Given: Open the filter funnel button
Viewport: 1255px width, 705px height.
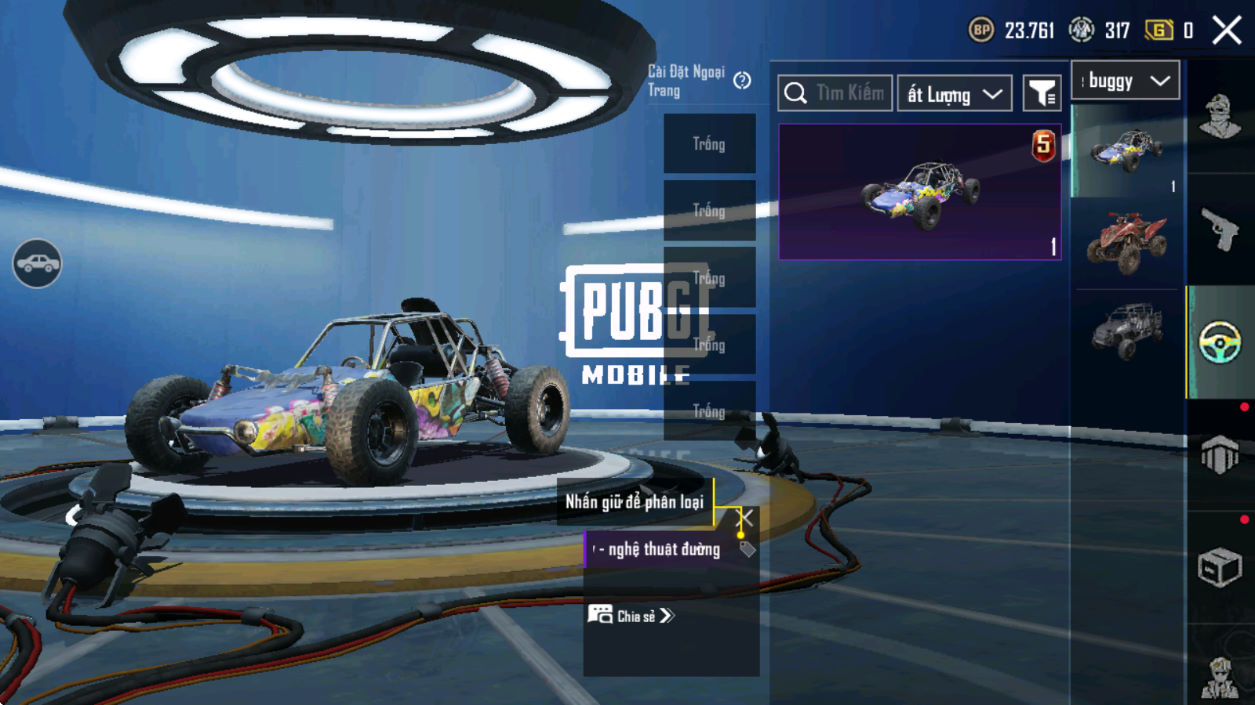Looking at the screenshot, I should point(1041,94).
